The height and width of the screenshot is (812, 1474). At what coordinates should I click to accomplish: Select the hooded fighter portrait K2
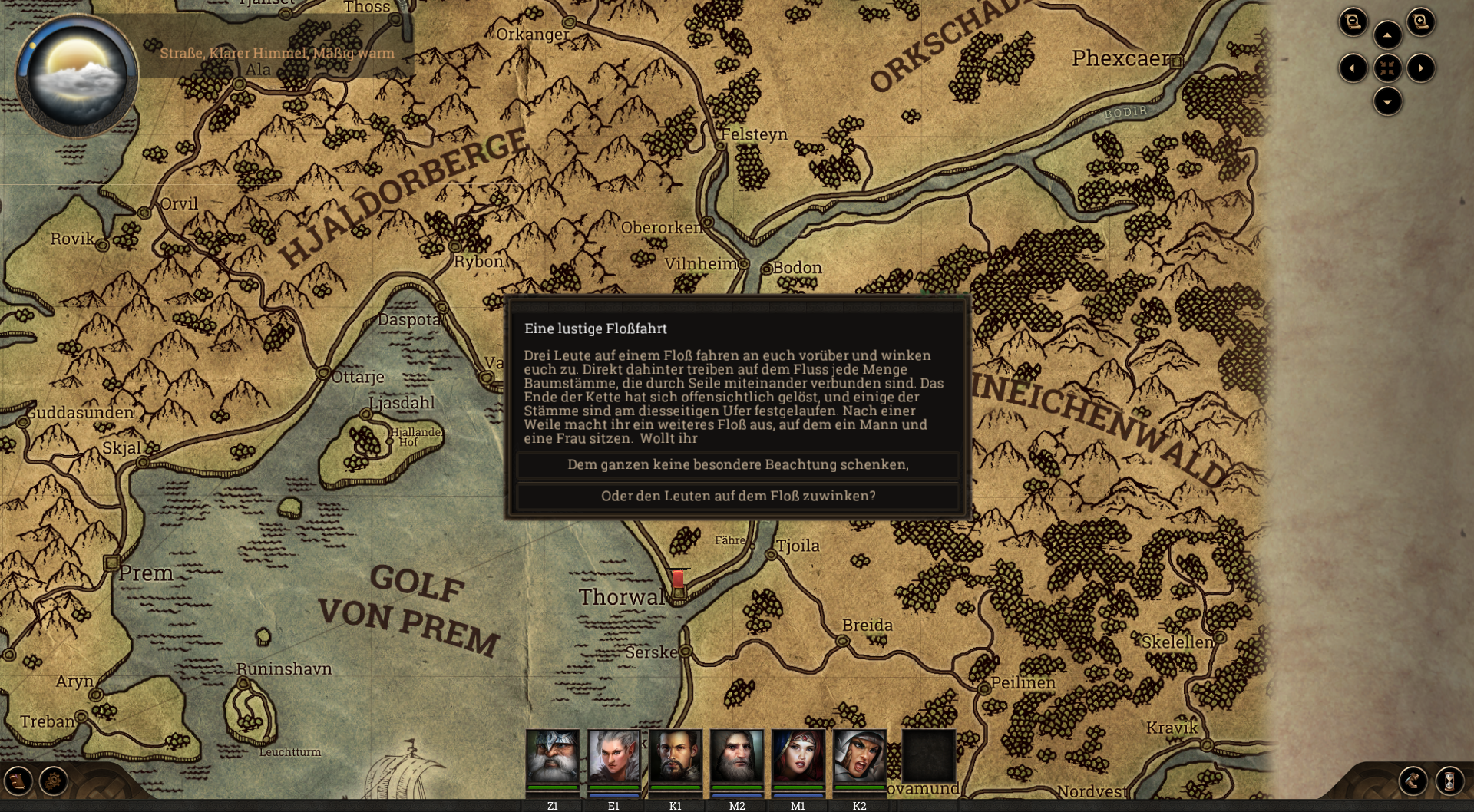pyautogui.click(x=859, y=756)
